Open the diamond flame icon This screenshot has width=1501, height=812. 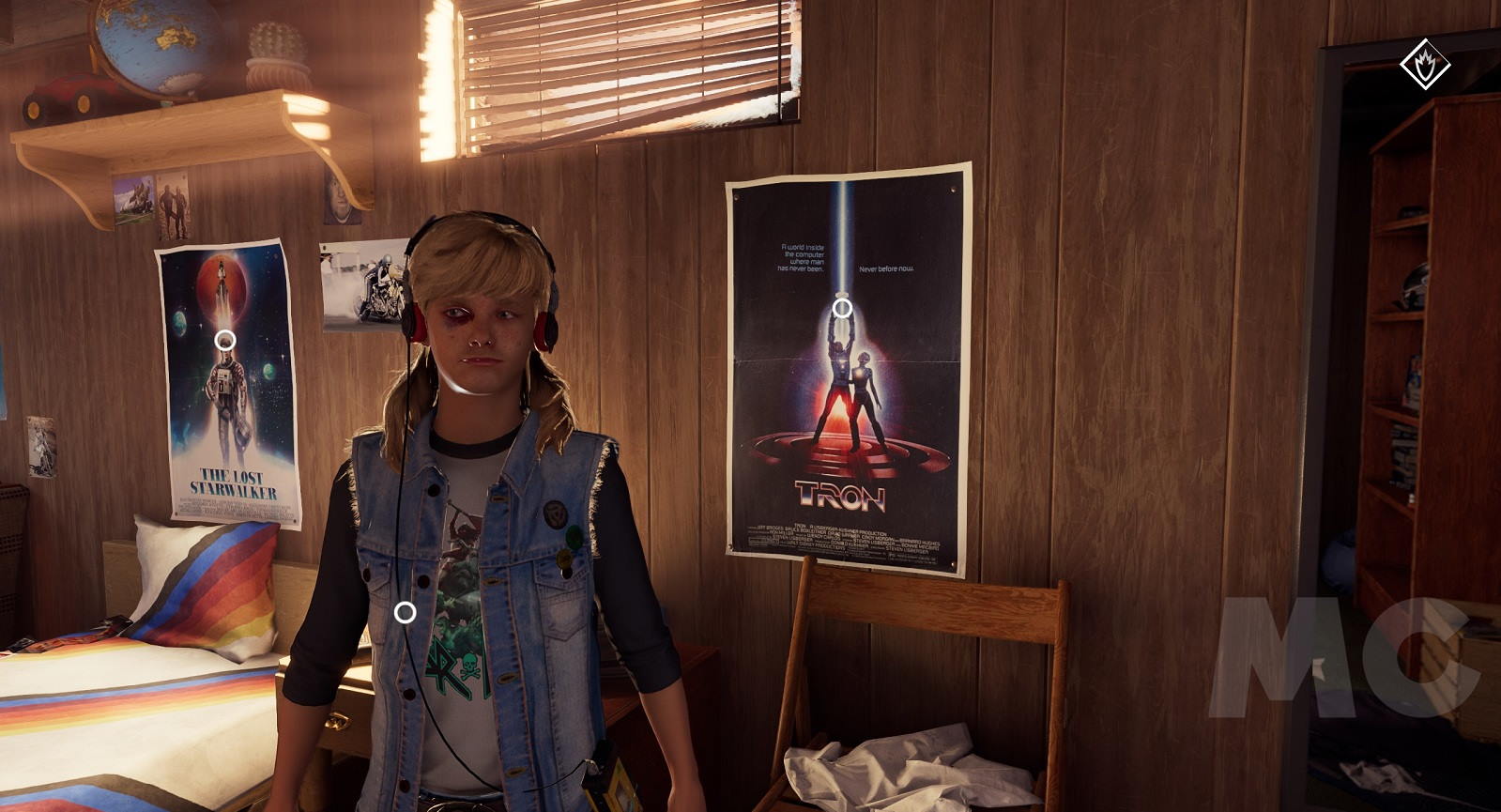[x=1425, y=65]
